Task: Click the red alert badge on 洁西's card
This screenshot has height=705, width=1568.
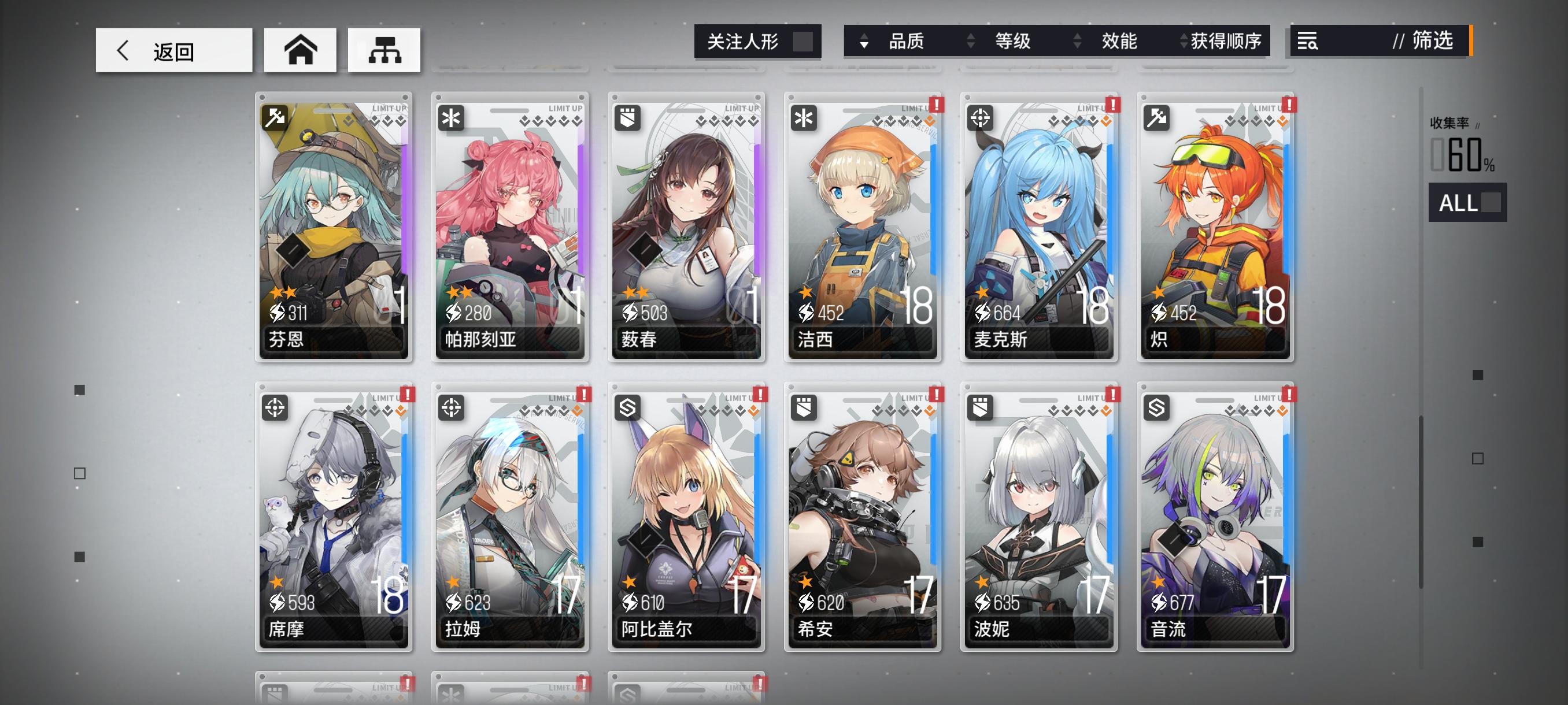Action: click(x=937, y=105)
